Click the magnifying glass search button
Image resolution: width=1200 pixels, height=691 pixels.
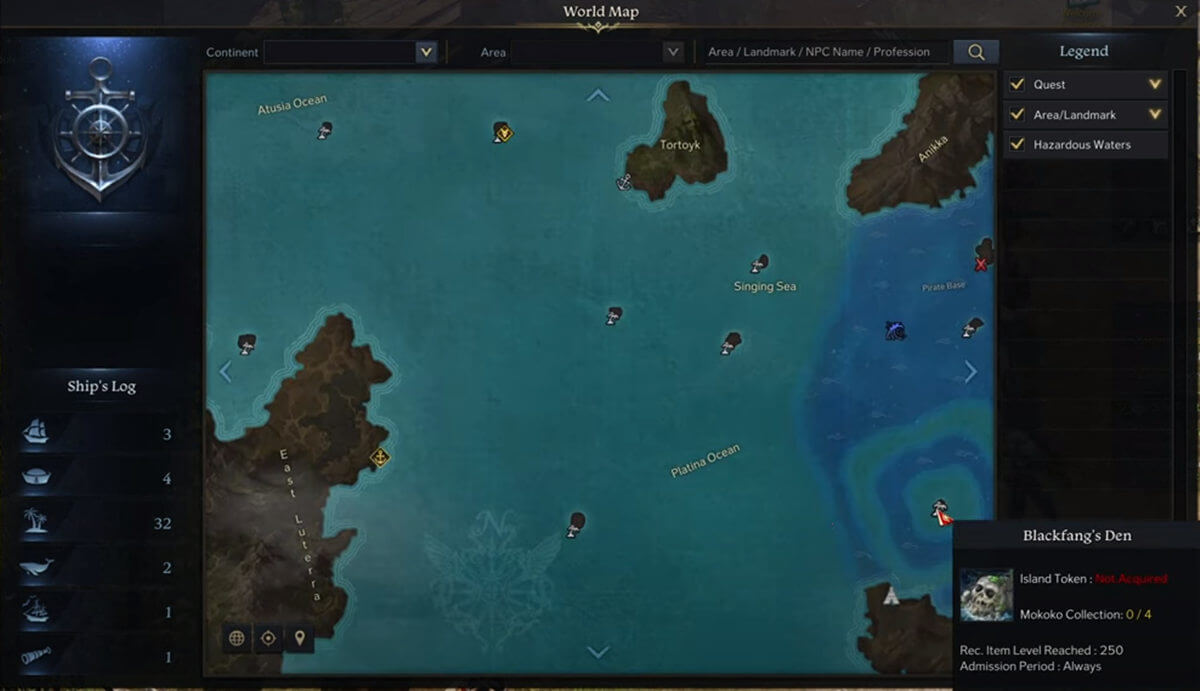pos(975,52)
